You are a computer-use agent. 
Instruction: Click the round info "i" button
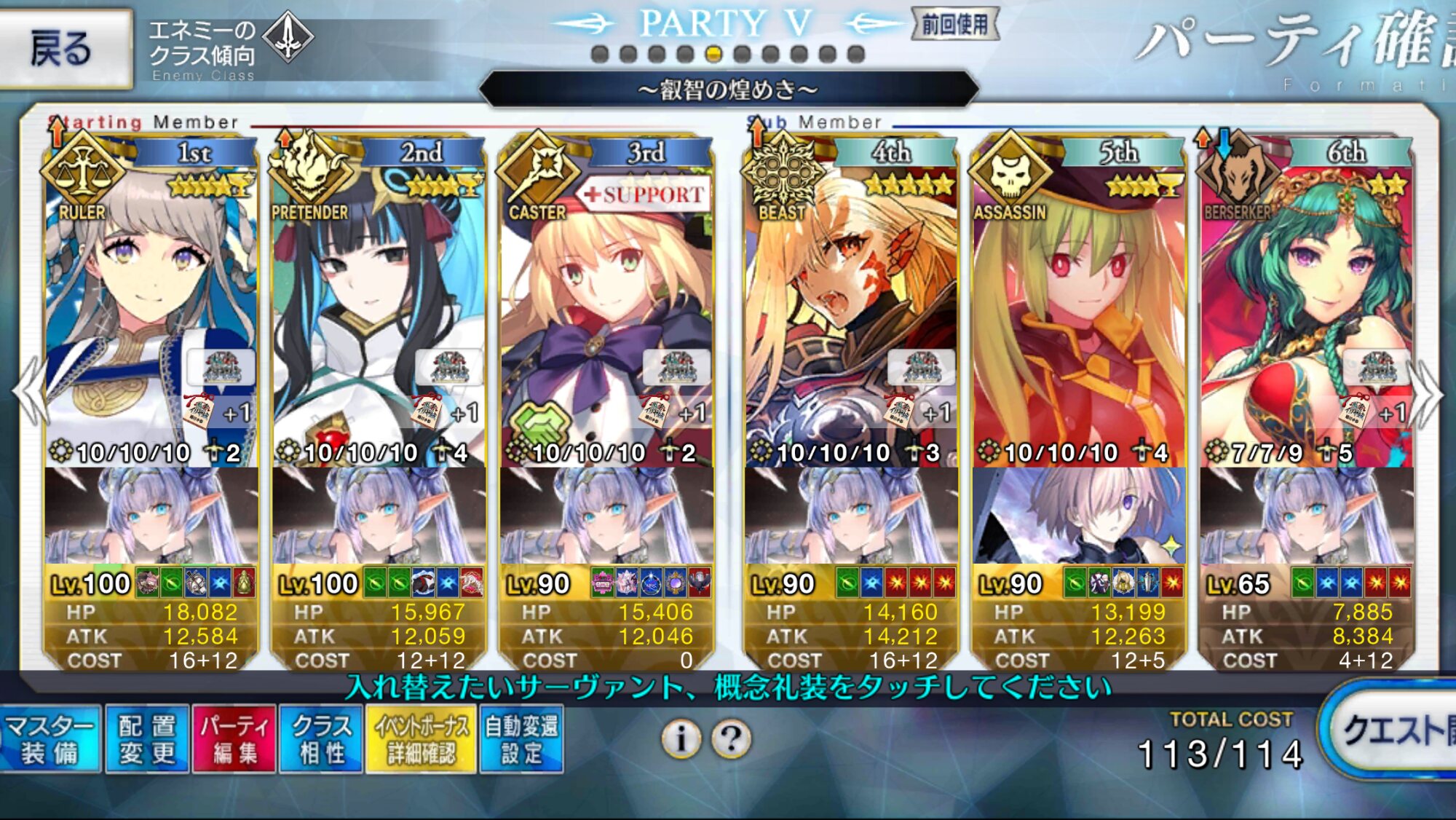click(x=681, y=739)
